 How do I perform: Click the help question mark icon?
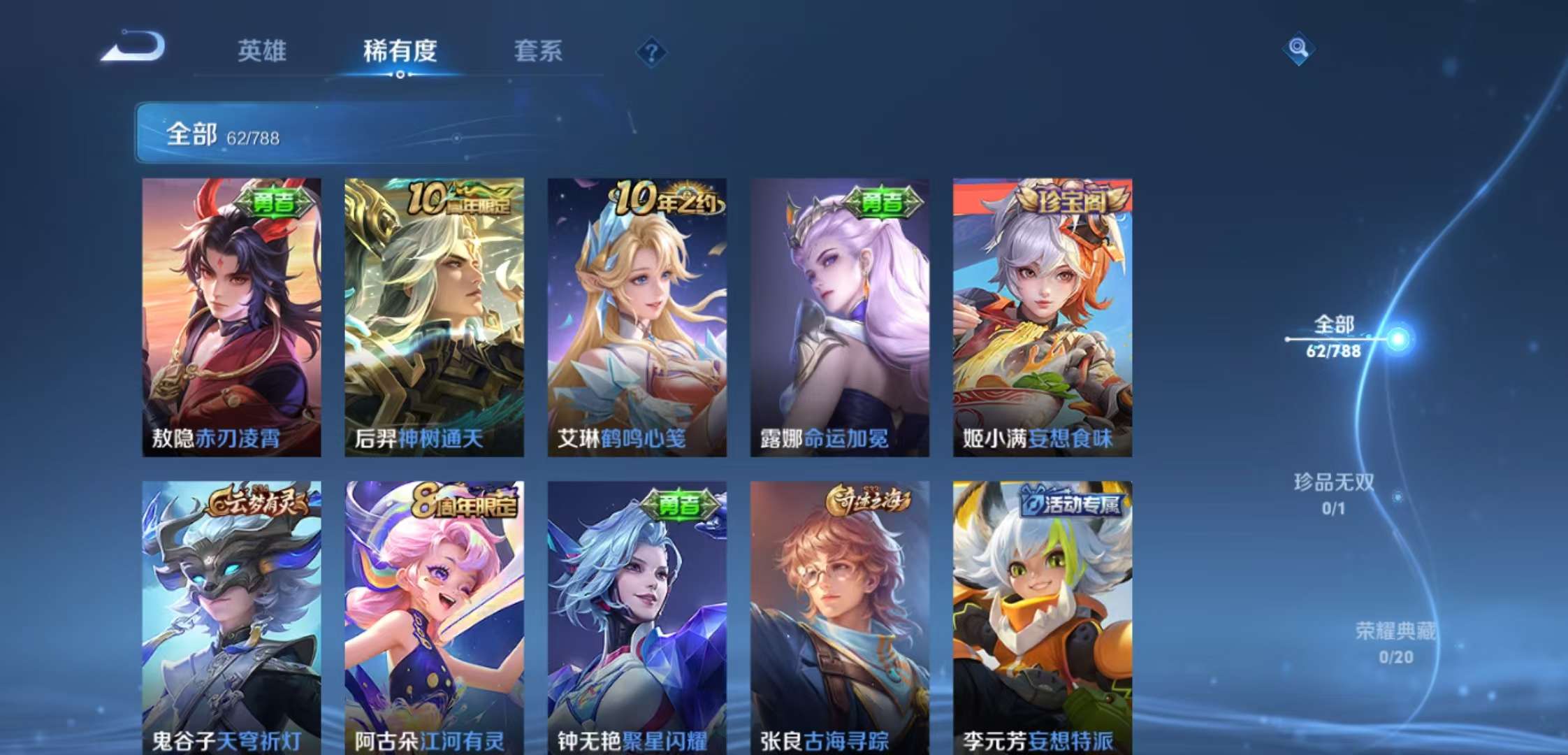pos(651,50)
